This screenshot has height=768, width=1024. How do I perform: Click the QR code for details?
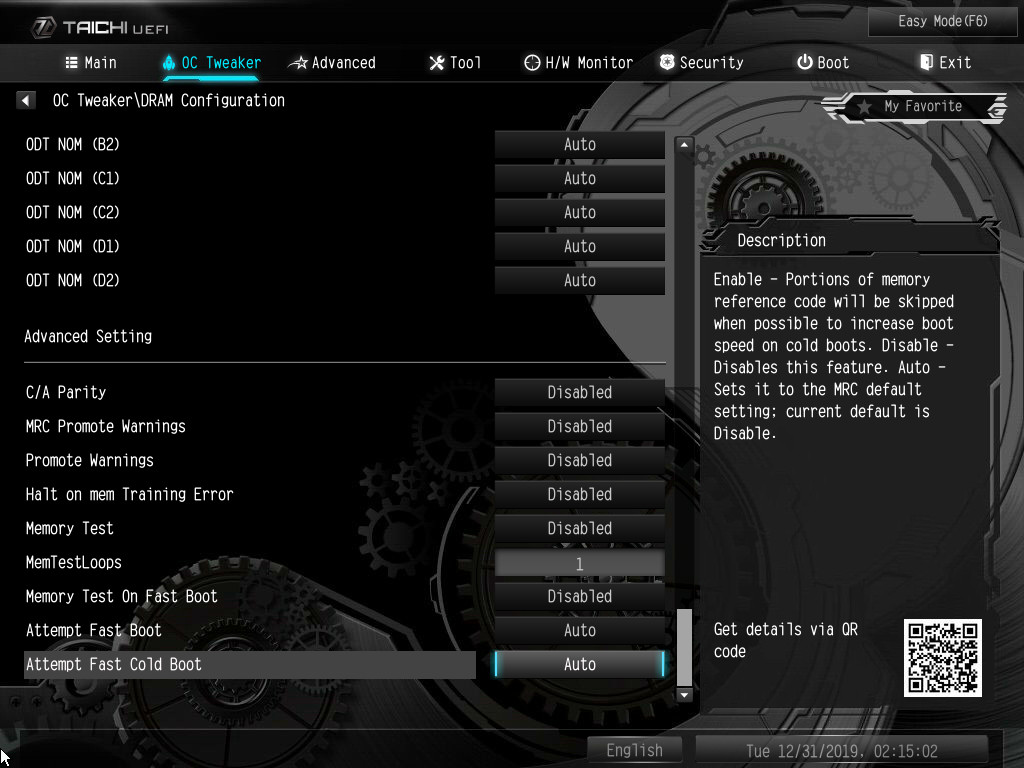point(942,657)
